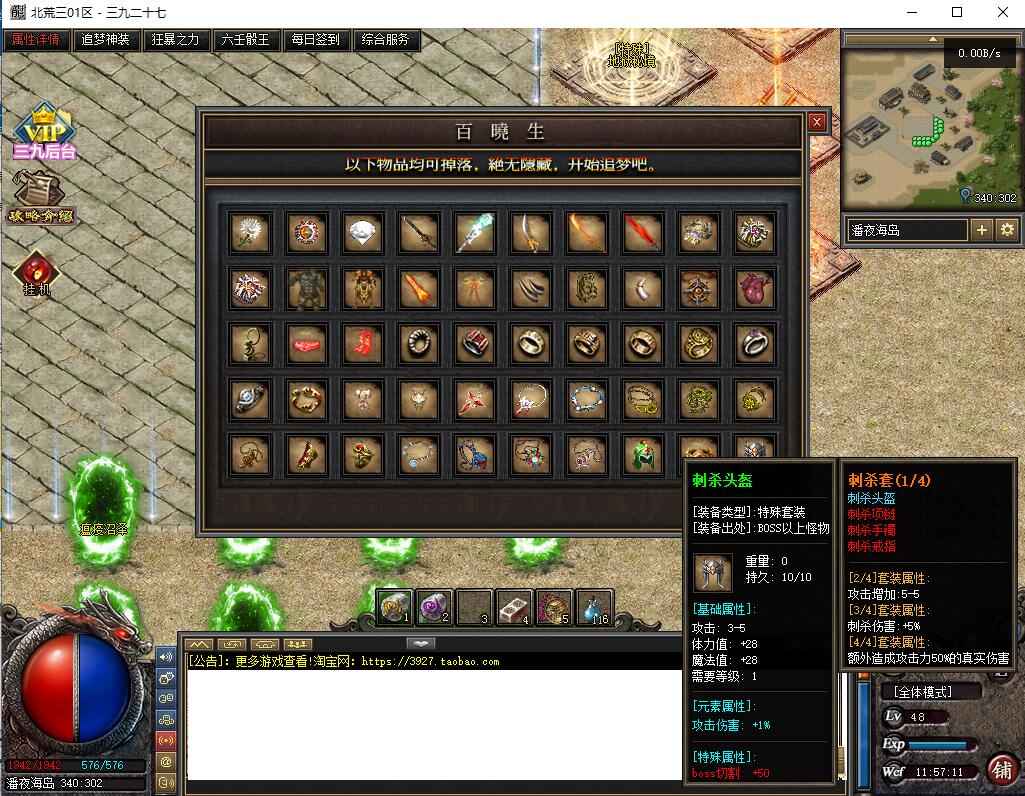Open the 攻略介绍 scroll icon
The height and width of the screenshot is (796, 1025).
coord(41,197)
